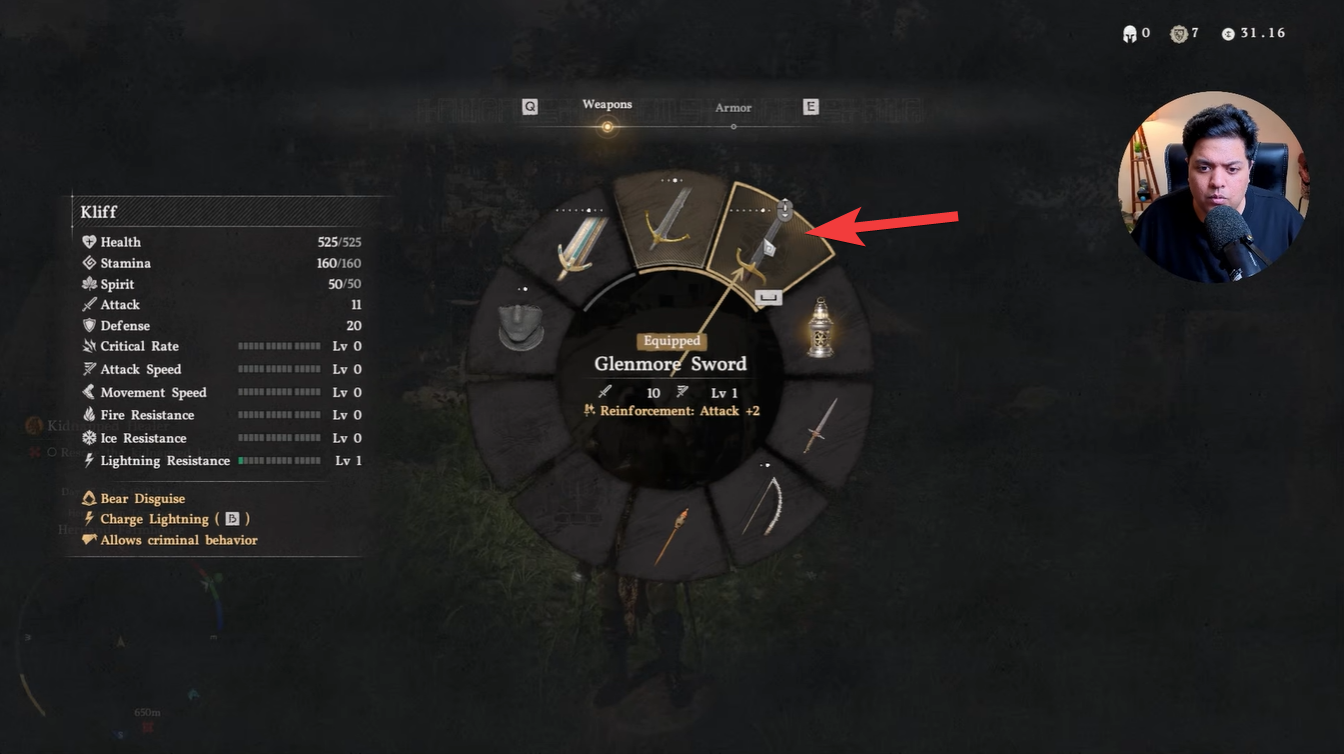The width and height of the screenshot is (1344, 754).
Task: Open the Weapons category tab
Action: 607,104
